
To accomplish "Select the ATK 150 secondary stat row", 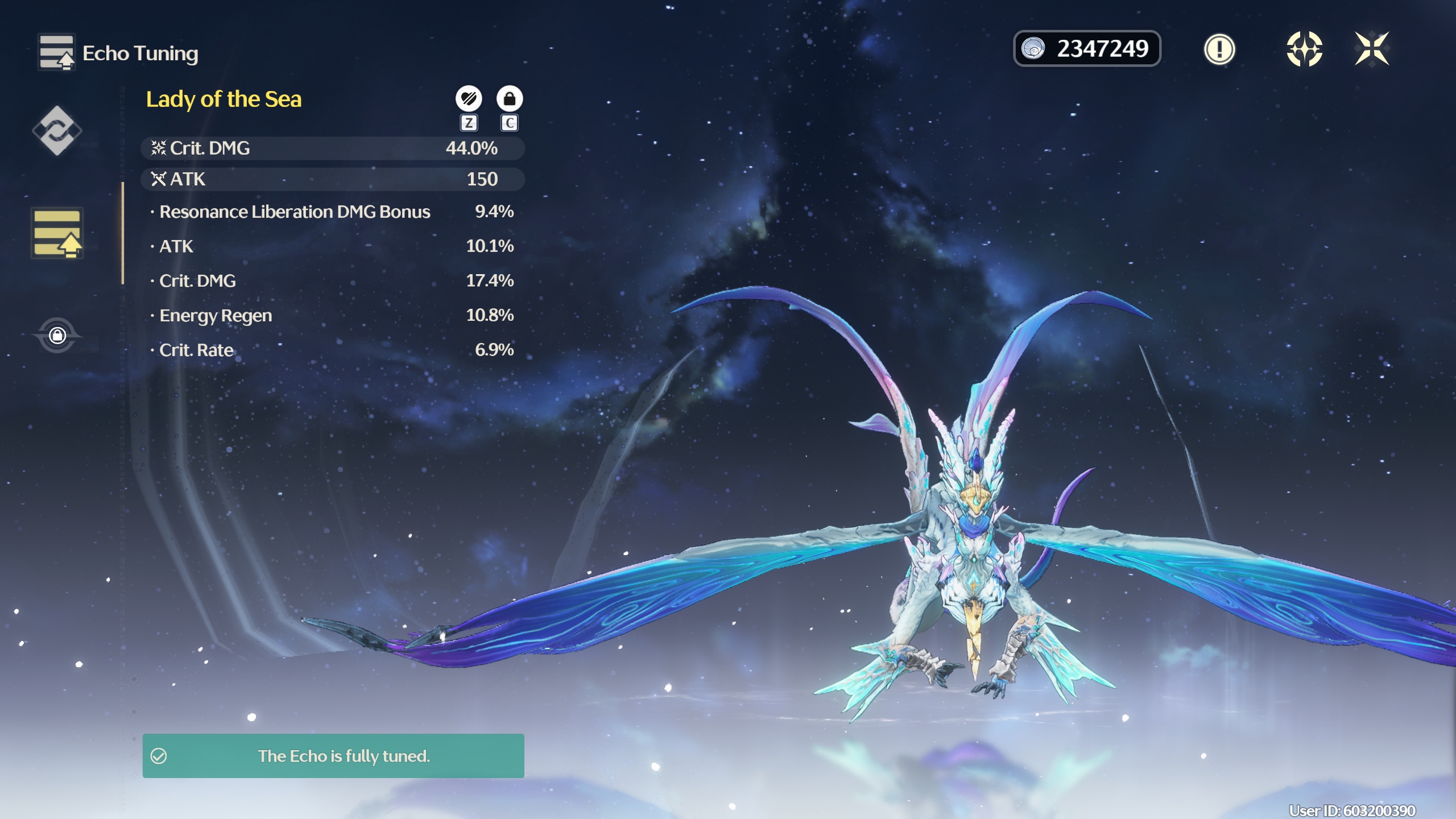I will pos(332,179).
